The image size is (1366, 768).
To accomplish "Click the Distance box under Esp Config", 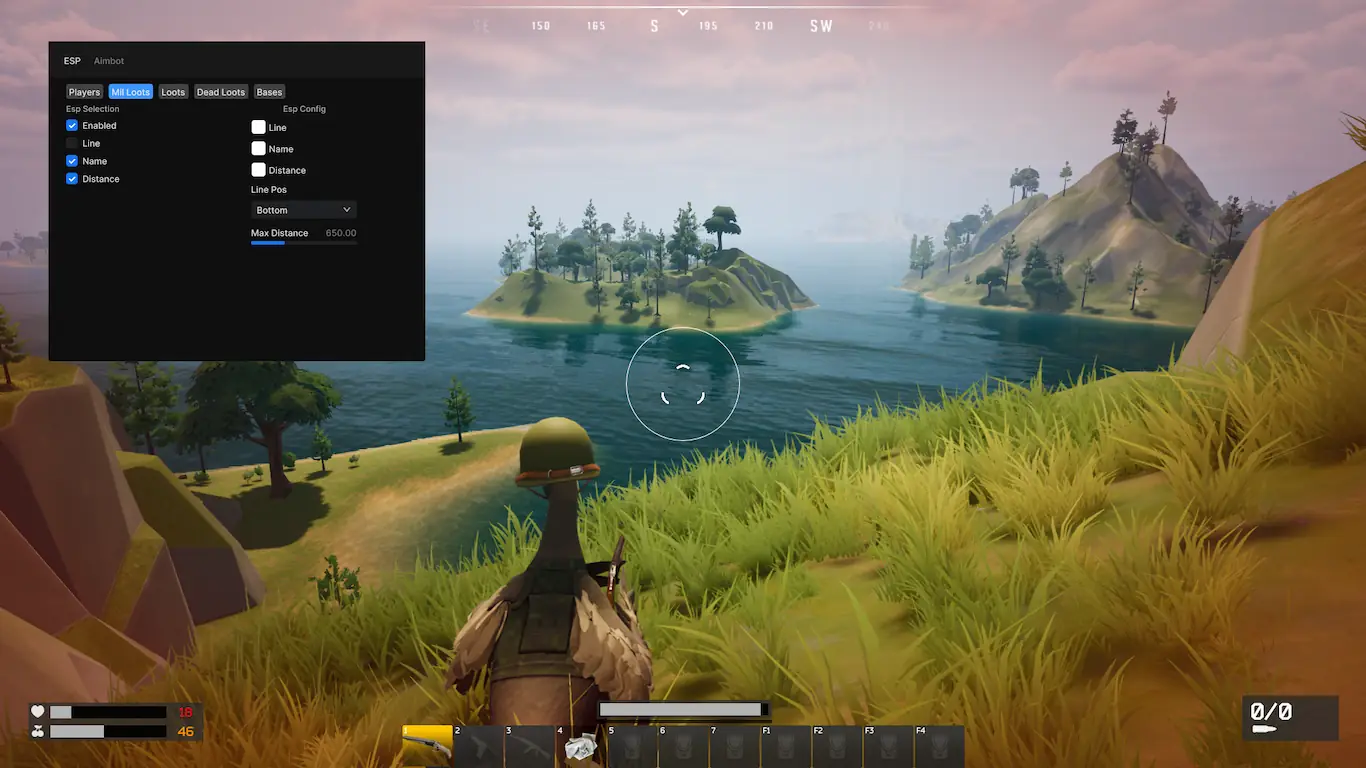I will [x=258, y=170].
